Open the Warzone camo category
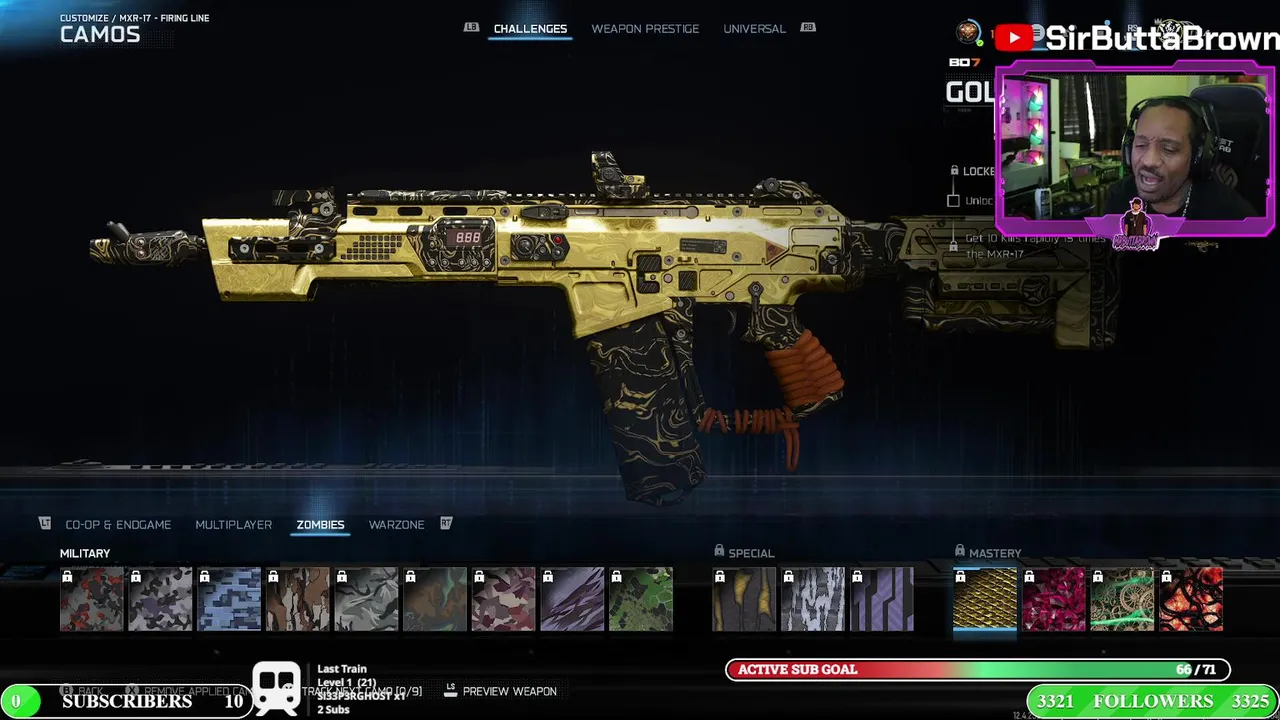 [x=396, y=524]
